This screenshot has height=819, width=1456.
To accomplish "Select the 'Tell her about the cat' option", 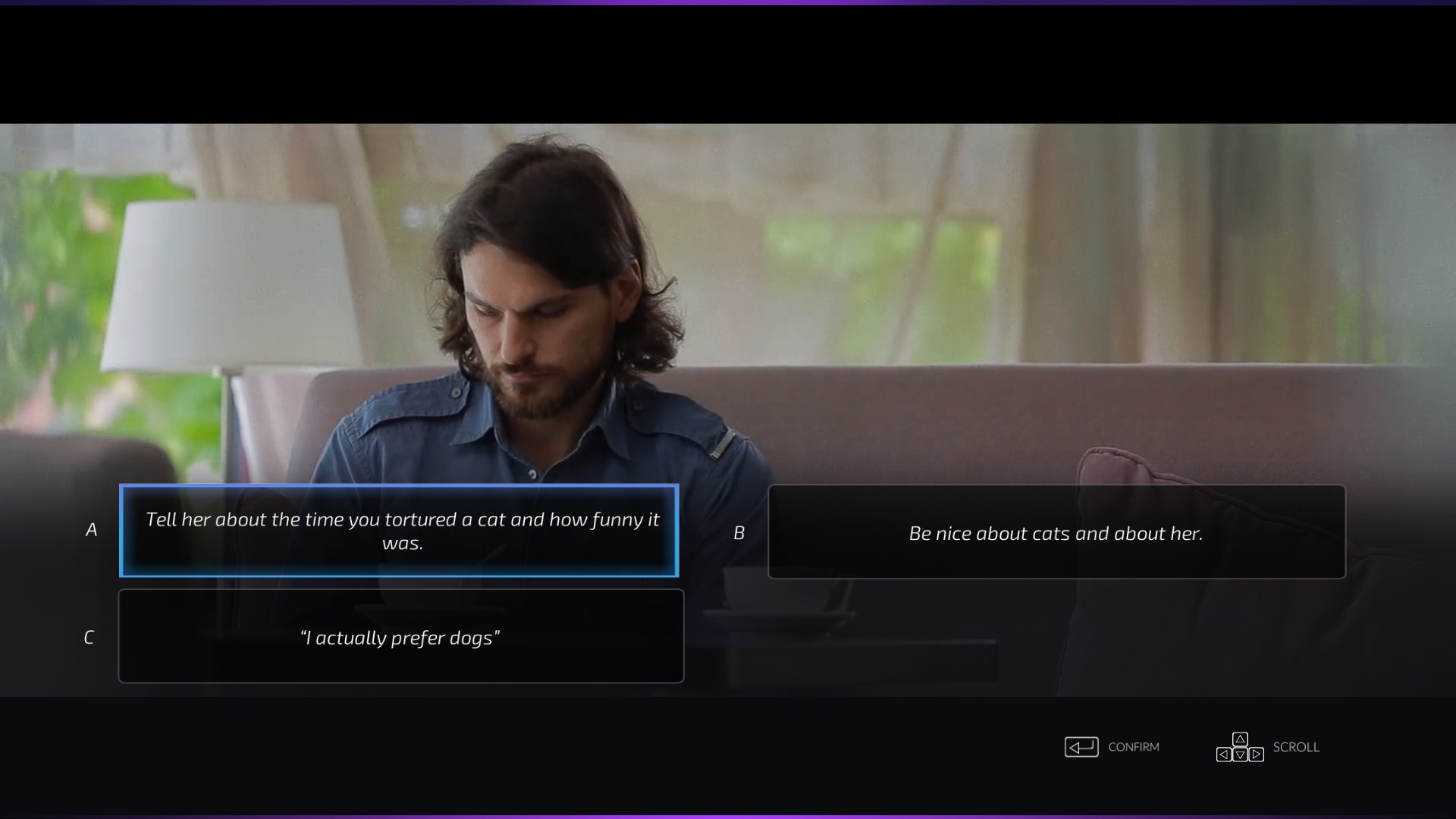I will click(400, 531).
